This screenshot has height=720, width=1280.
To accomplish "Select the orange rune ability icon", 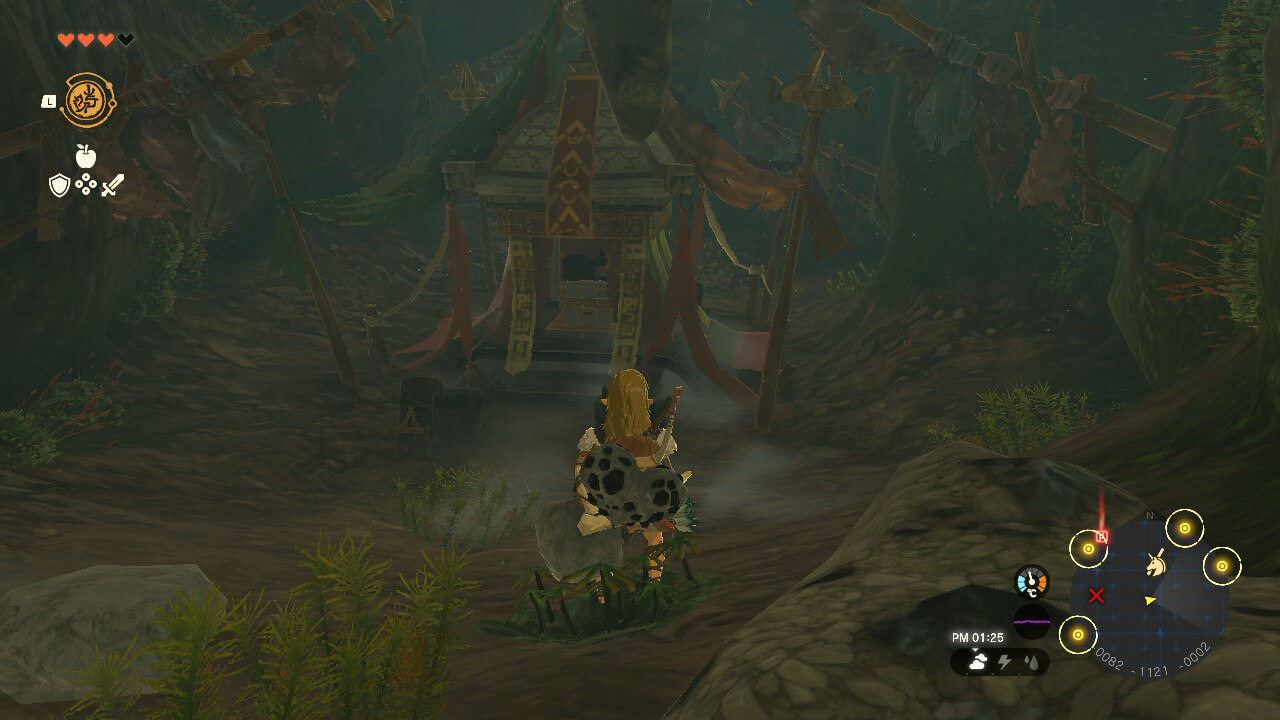I will [x=88, y=100].
